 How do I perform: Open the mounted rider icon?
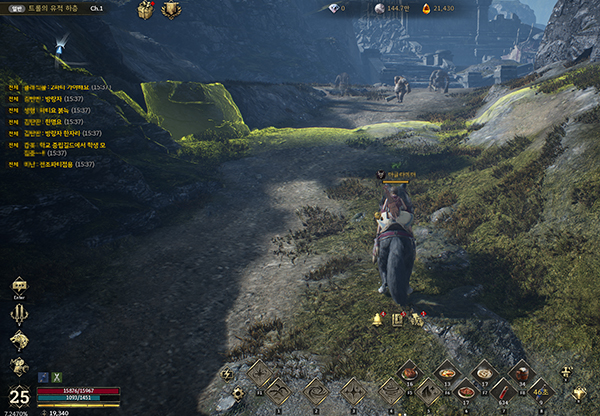point(19,366)
